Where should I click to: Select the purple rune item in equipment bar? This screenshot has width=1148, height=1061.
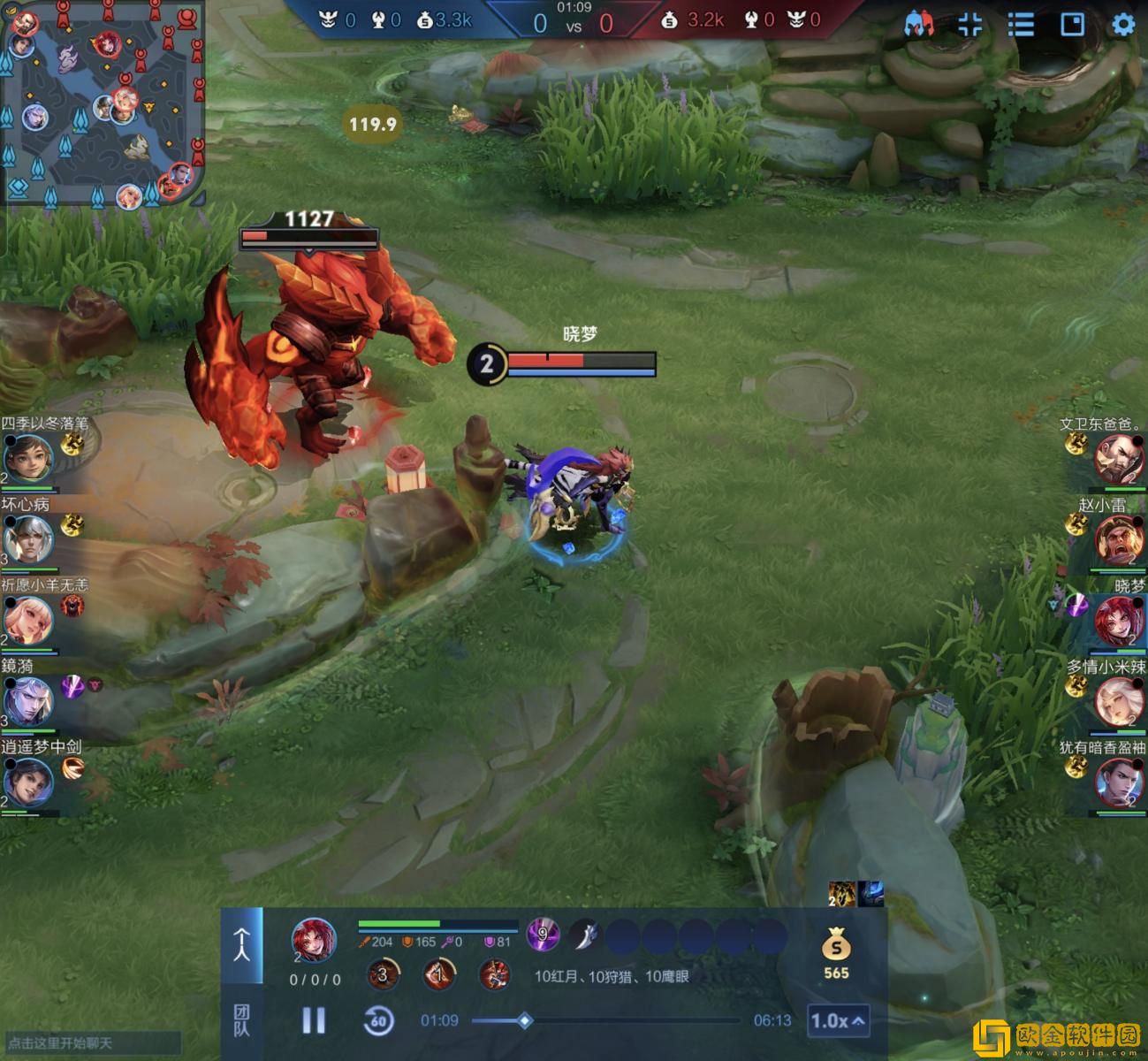[x=543, y=934]
